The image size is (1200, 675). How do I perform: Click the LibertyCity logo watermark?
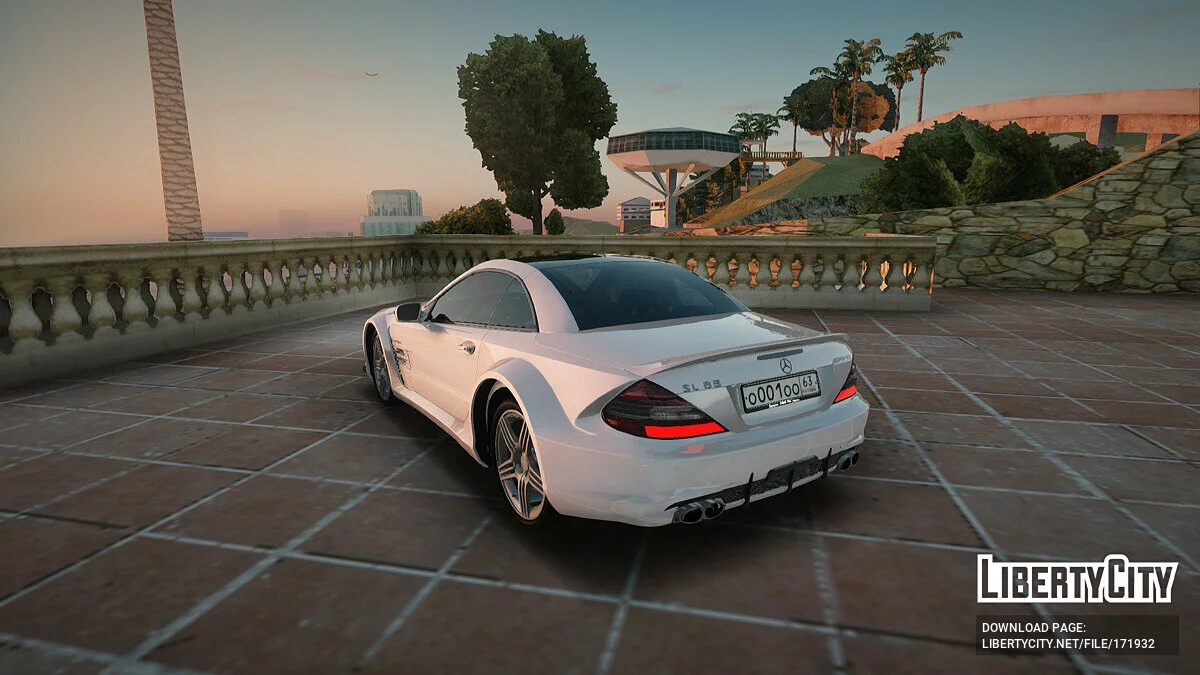[1077, 579]
